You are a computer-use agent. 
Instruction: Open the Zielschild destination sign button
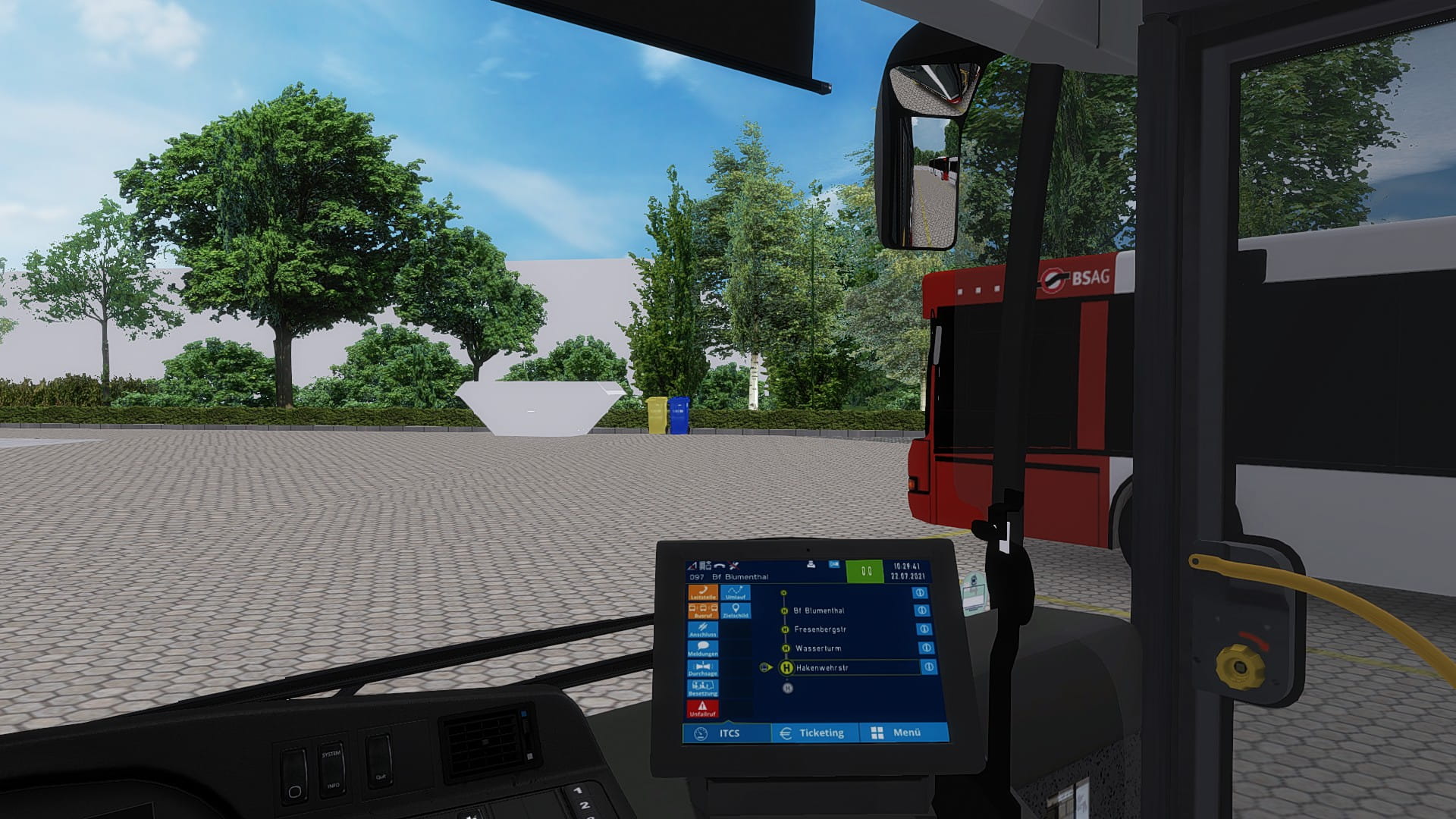(736, 610)
